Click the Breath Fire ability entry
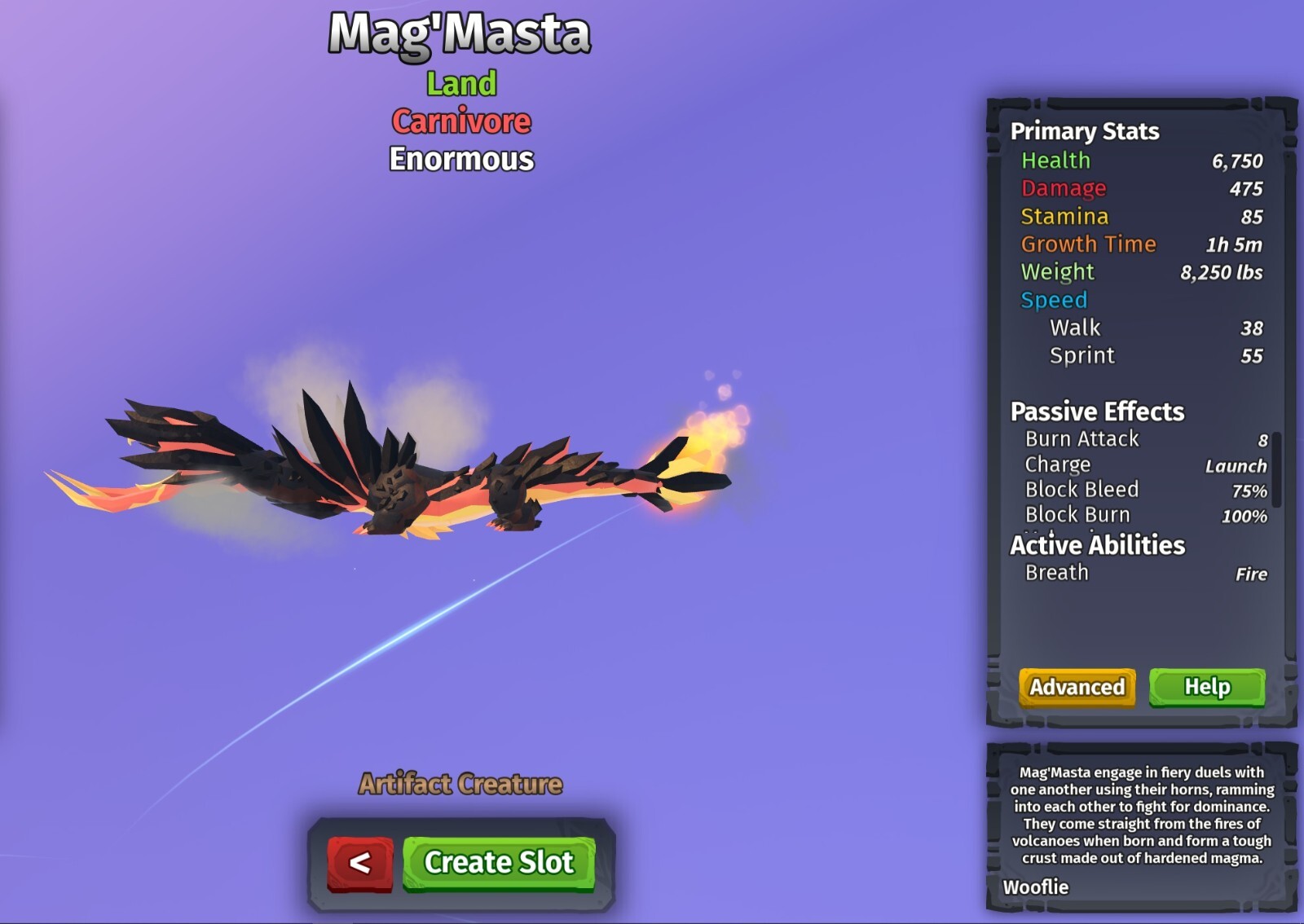 [x=1055, y=573]
